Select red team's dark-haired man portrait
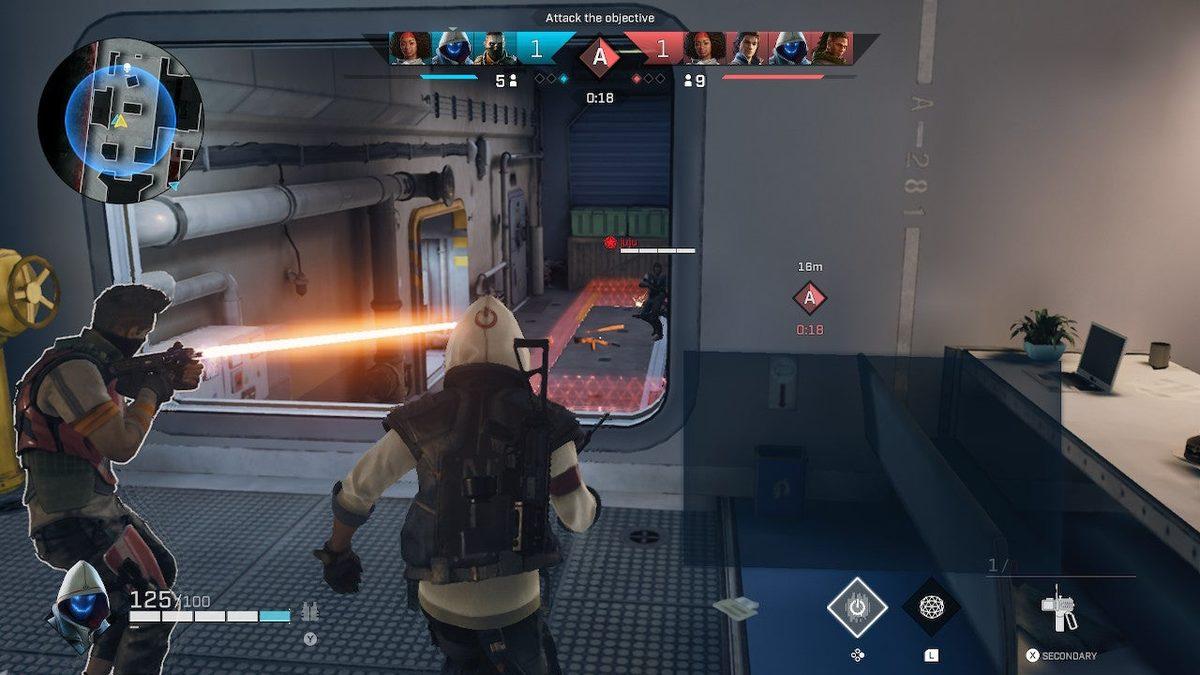 747,48
